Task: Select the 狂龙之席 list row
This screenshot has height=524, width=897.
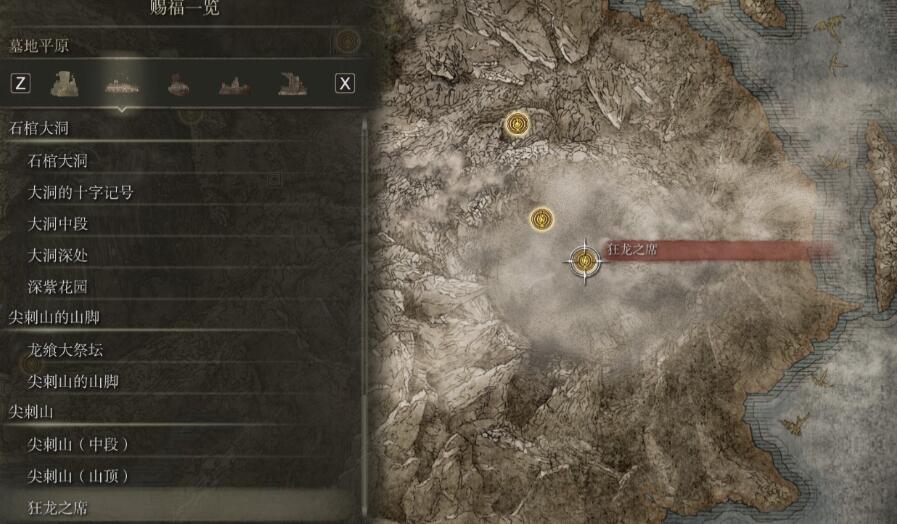Action: click(58, 507)
